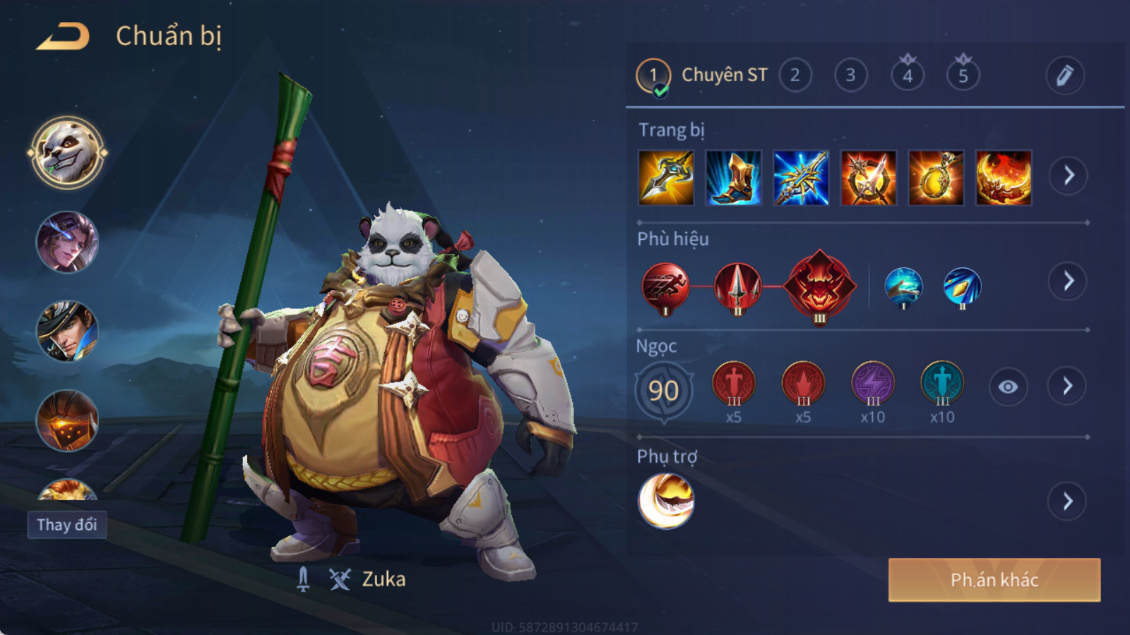1130x635 pixels.
Task: Open the Ngọc rune section arrow
Action: tap(1068, 386)
